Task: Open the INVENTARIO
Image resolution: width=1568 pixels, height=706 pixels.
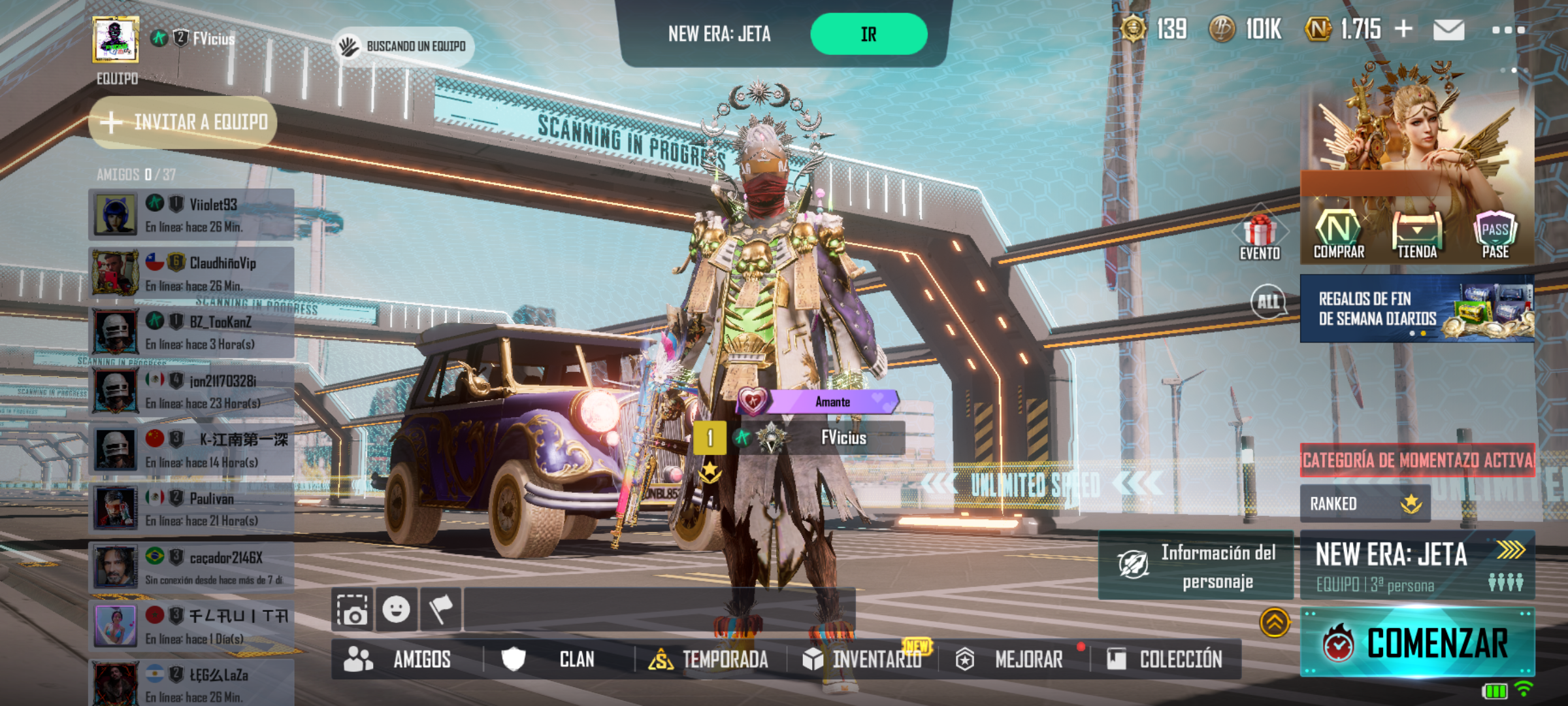Action: point(862,660)
